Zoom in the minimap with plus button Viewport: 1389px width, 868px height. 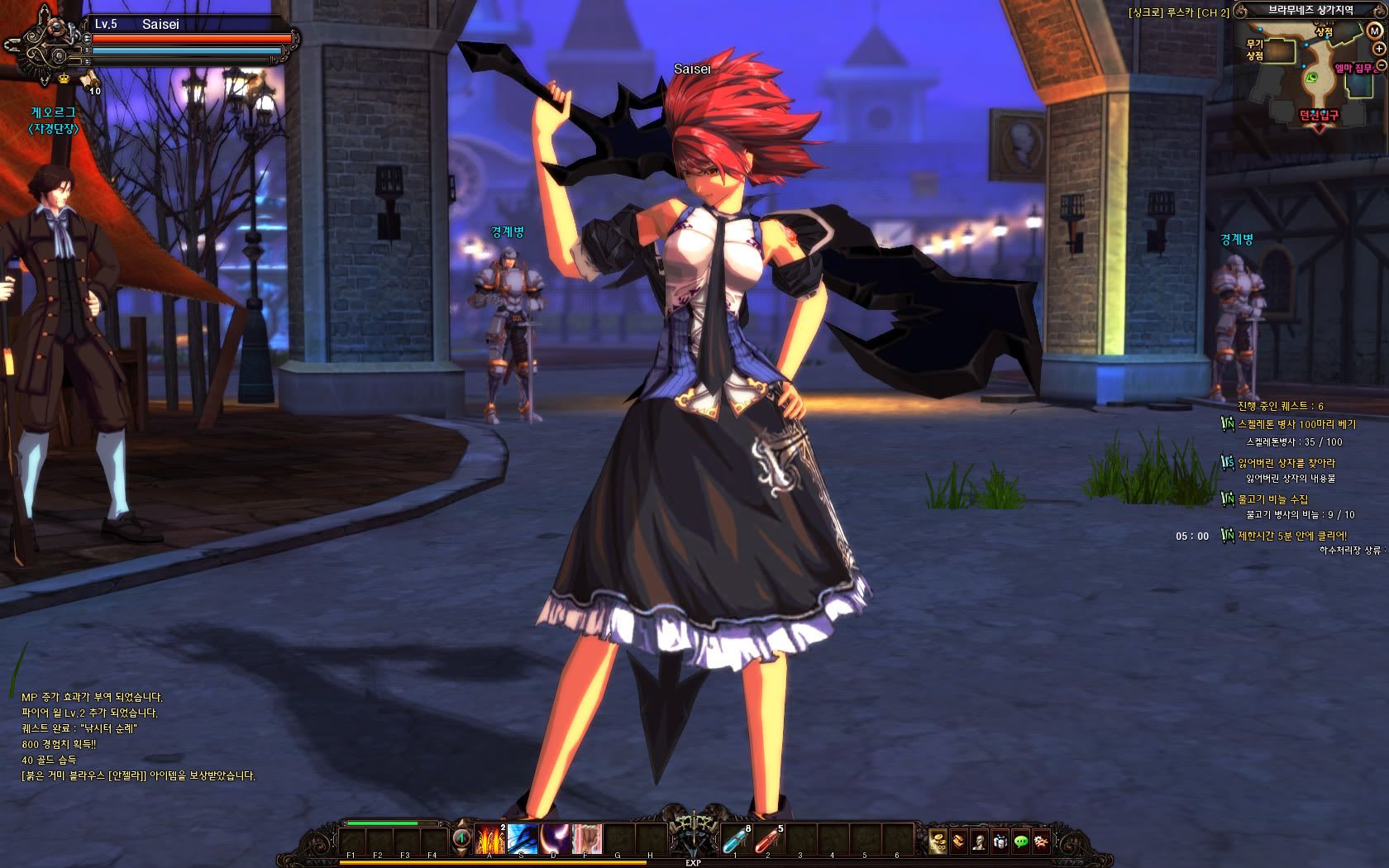click(x=1379, y=49)
